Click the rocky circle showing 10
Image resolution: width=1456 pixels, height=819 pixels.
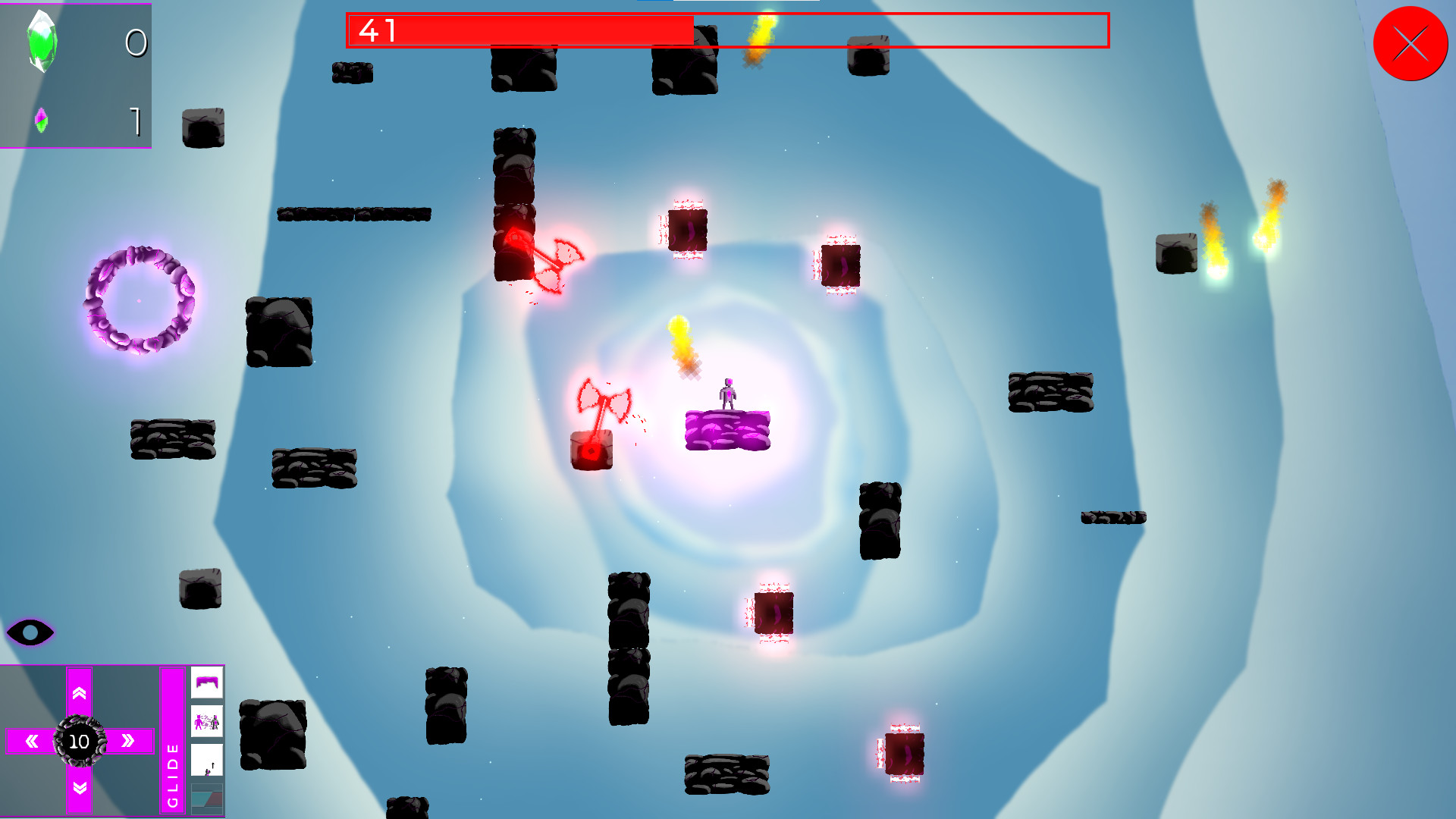(79, 742)
